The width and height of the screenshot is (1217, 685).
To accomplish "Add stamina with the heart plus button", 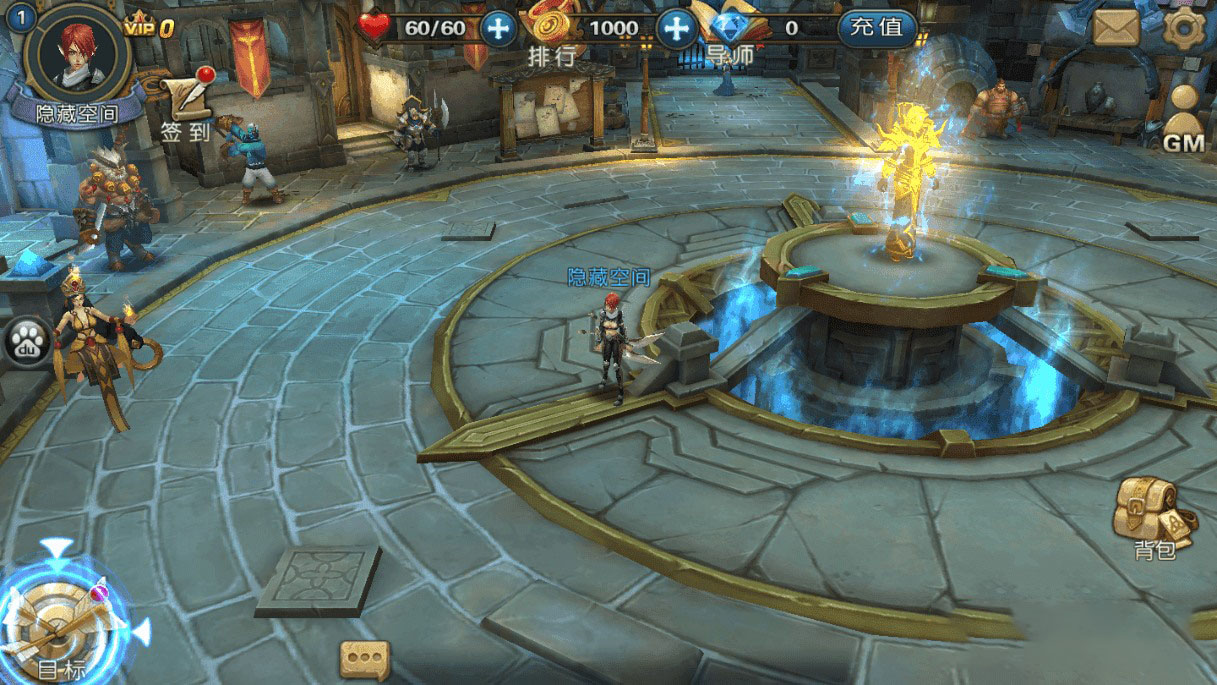I will (x=498, y=28).
